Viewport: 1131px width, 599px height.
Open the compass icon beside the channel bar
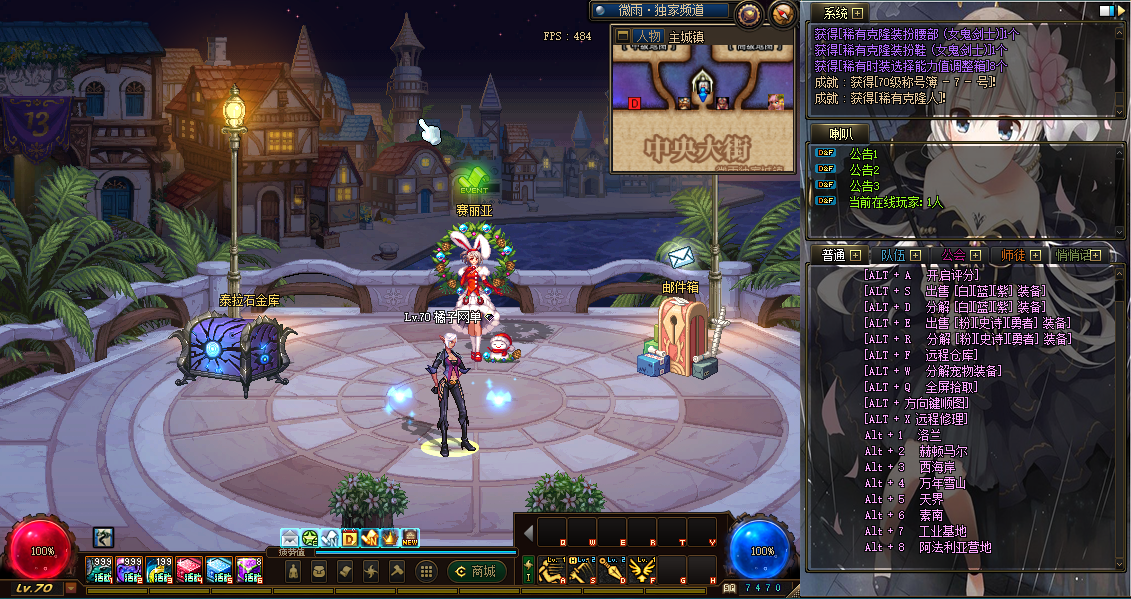pos(749,13)
